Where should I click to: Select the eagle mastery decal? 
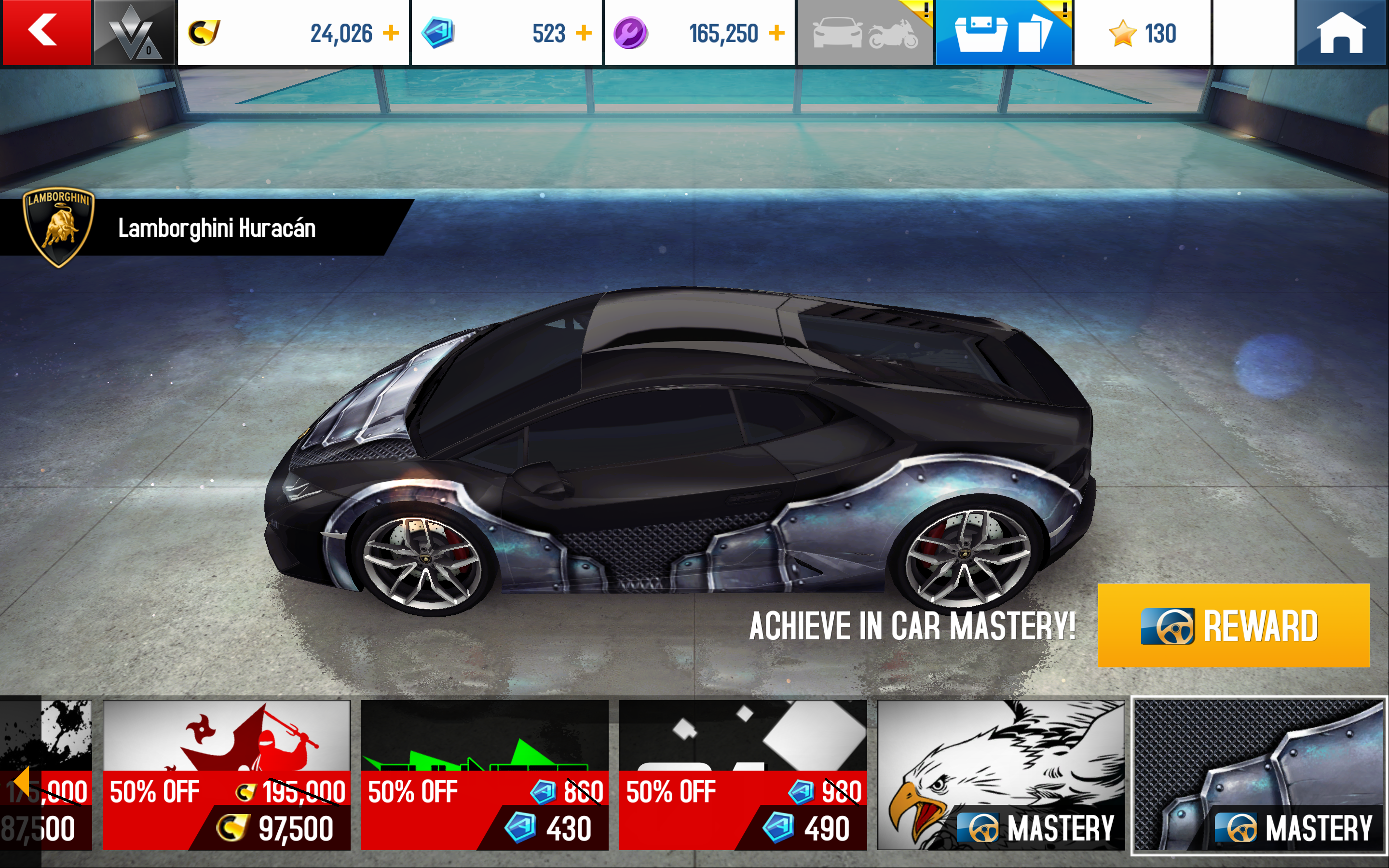(1000, 774)
